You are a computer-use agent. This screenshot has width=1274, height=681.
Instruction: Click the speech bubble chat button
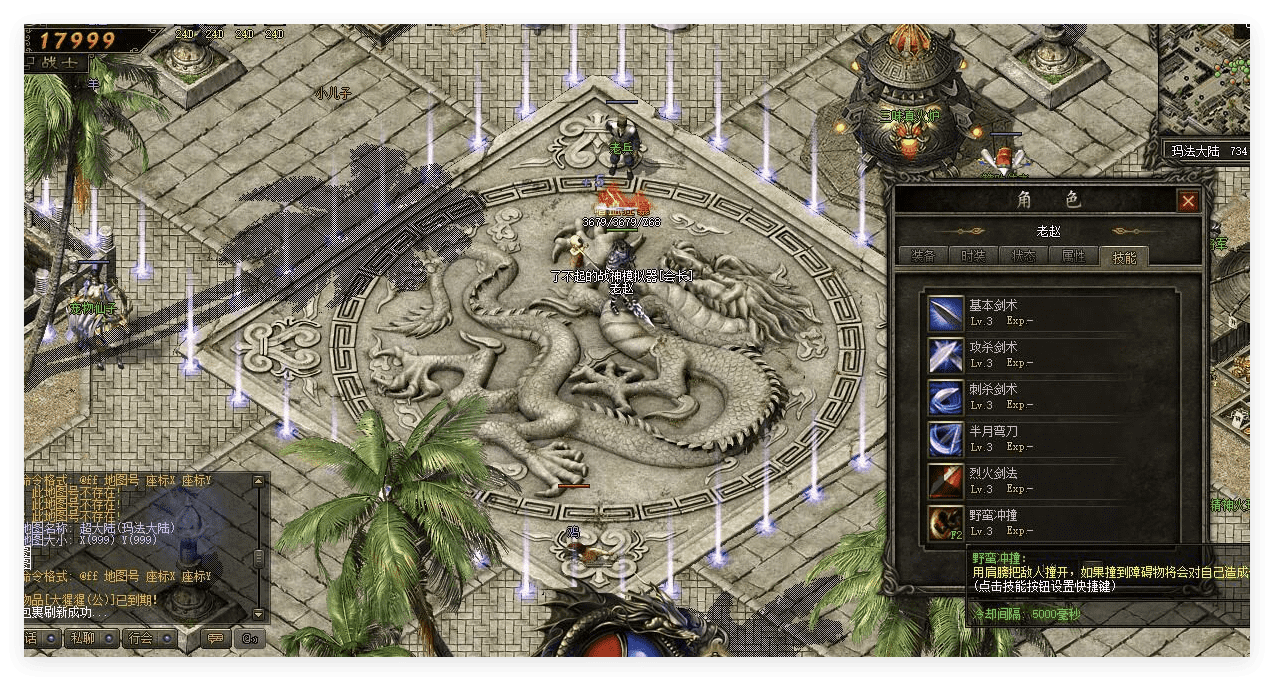click(215, 638)
